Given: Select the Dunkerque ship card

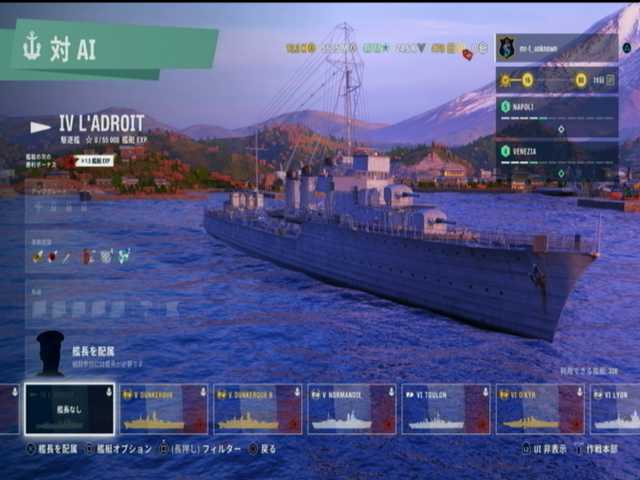Looking at the screenshot, I should (x=164, y=409).
